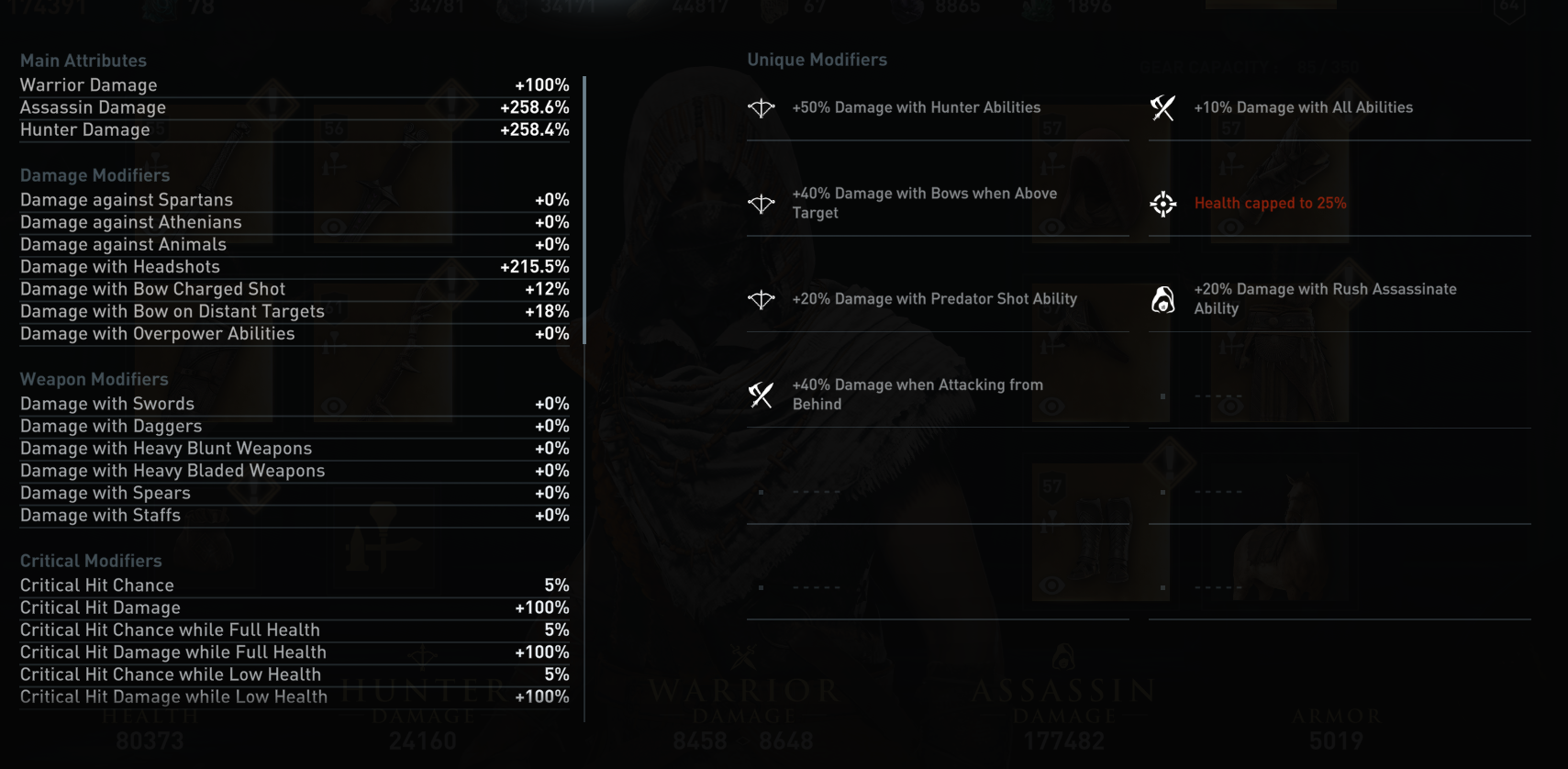
Task: Open the Main Attributes header
Action: pyautogui.click(x=83, y=60)
